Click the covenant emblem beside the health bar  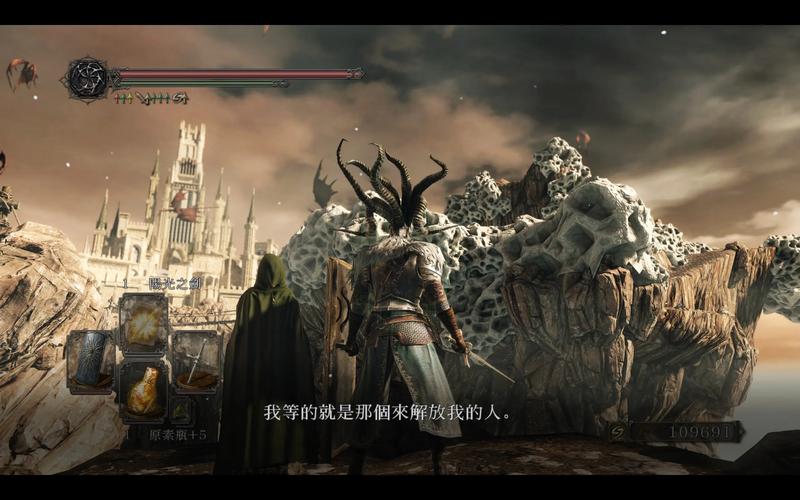pyautogui.click(x=88, y=78)
